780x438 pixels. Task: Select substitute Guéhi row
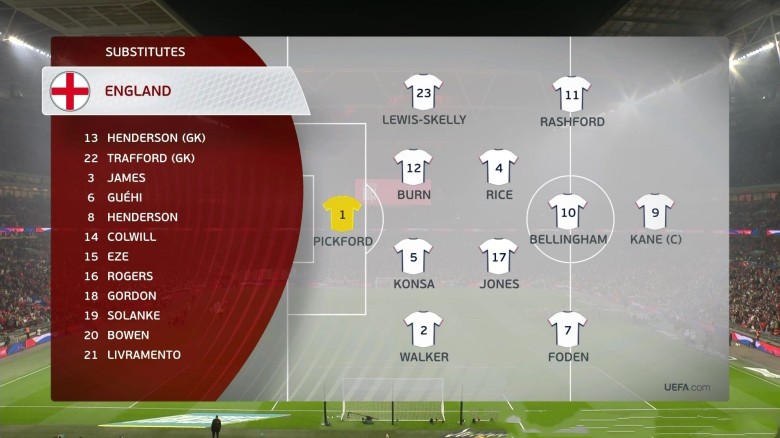127,198
